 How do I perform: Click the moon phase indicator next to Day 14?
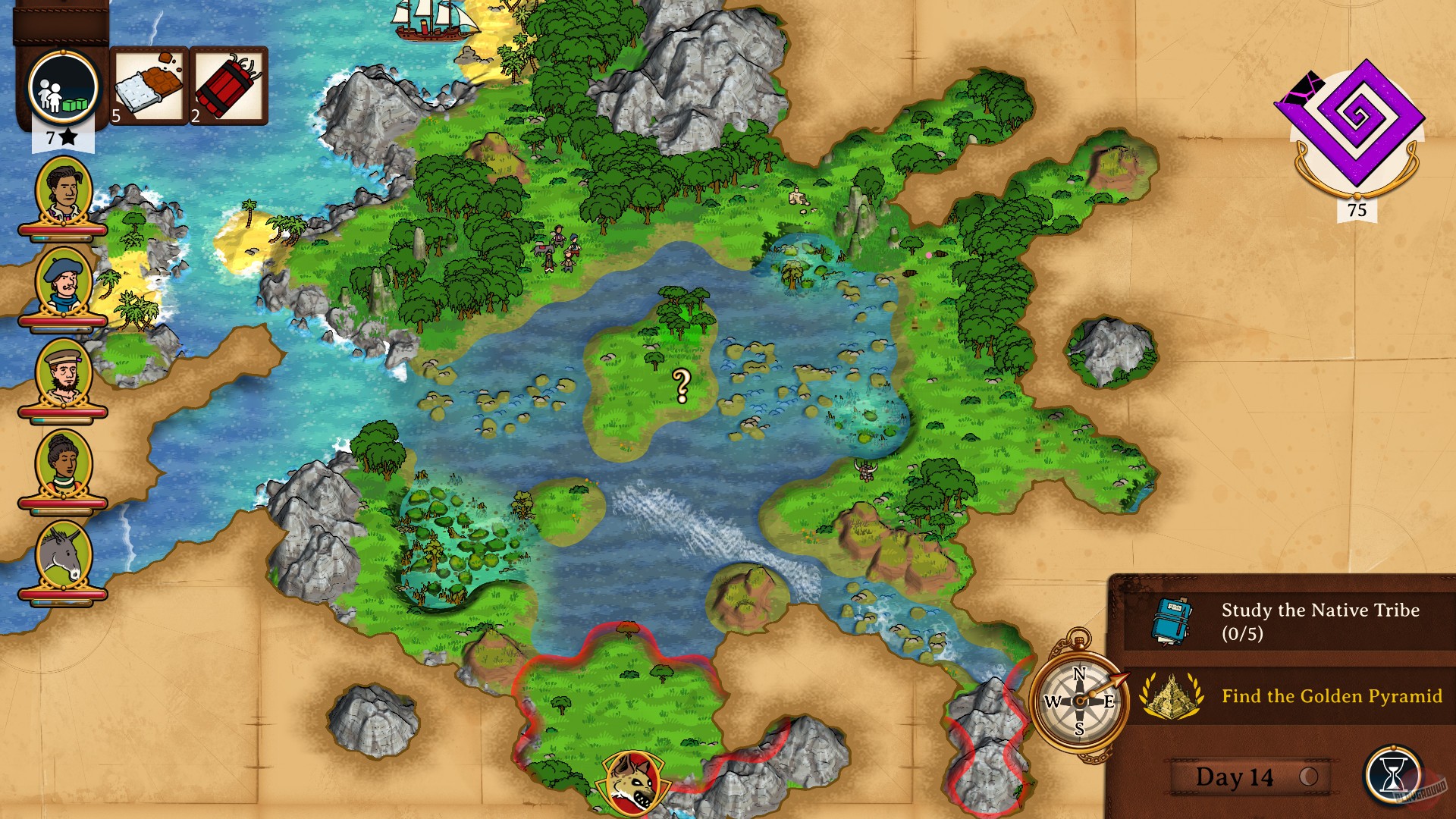click(1309, 776)
